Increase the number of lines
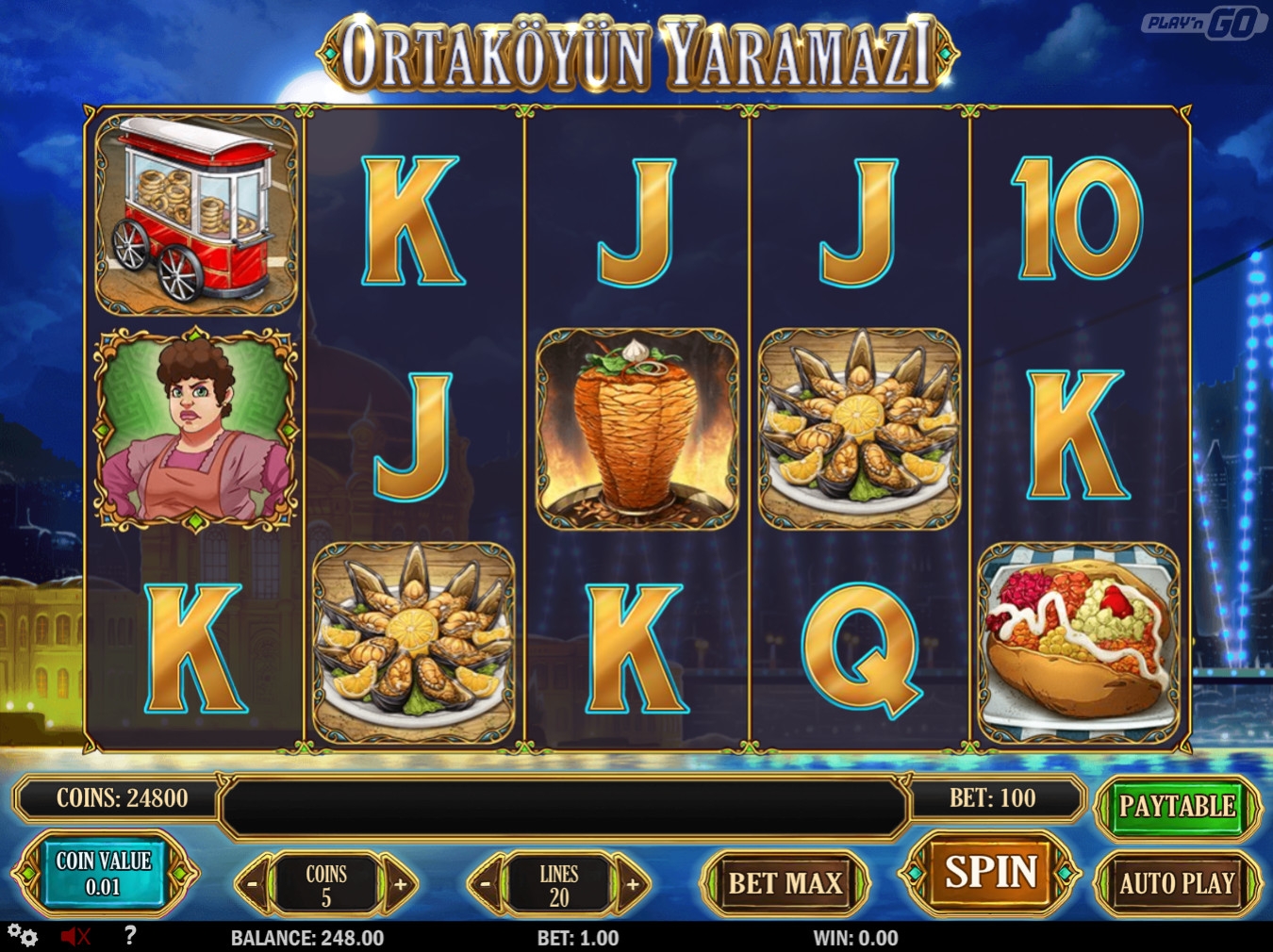The width and height of the screenshot is (1273, 952). point(633,884)
